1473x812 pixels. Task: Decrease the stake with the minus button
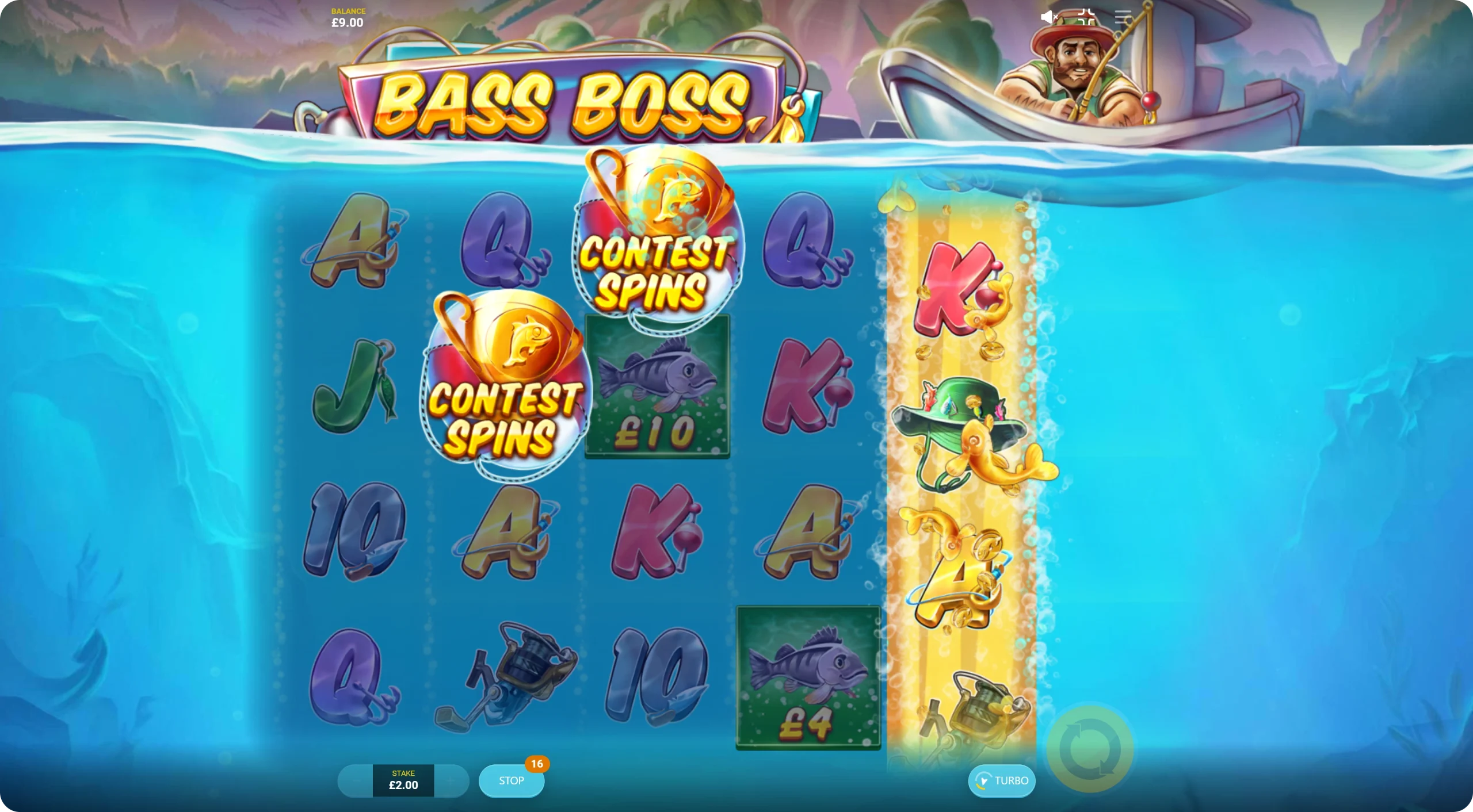pos(356,780)
